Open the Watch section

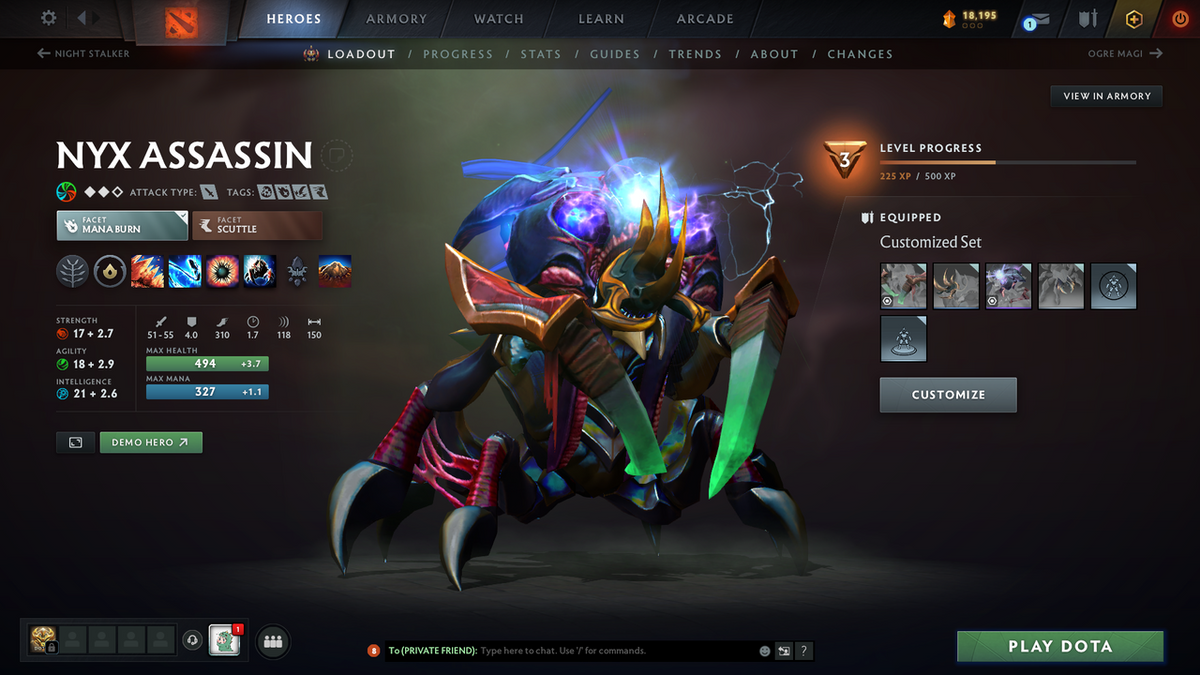pyautogui.click(x=499, y=19)
